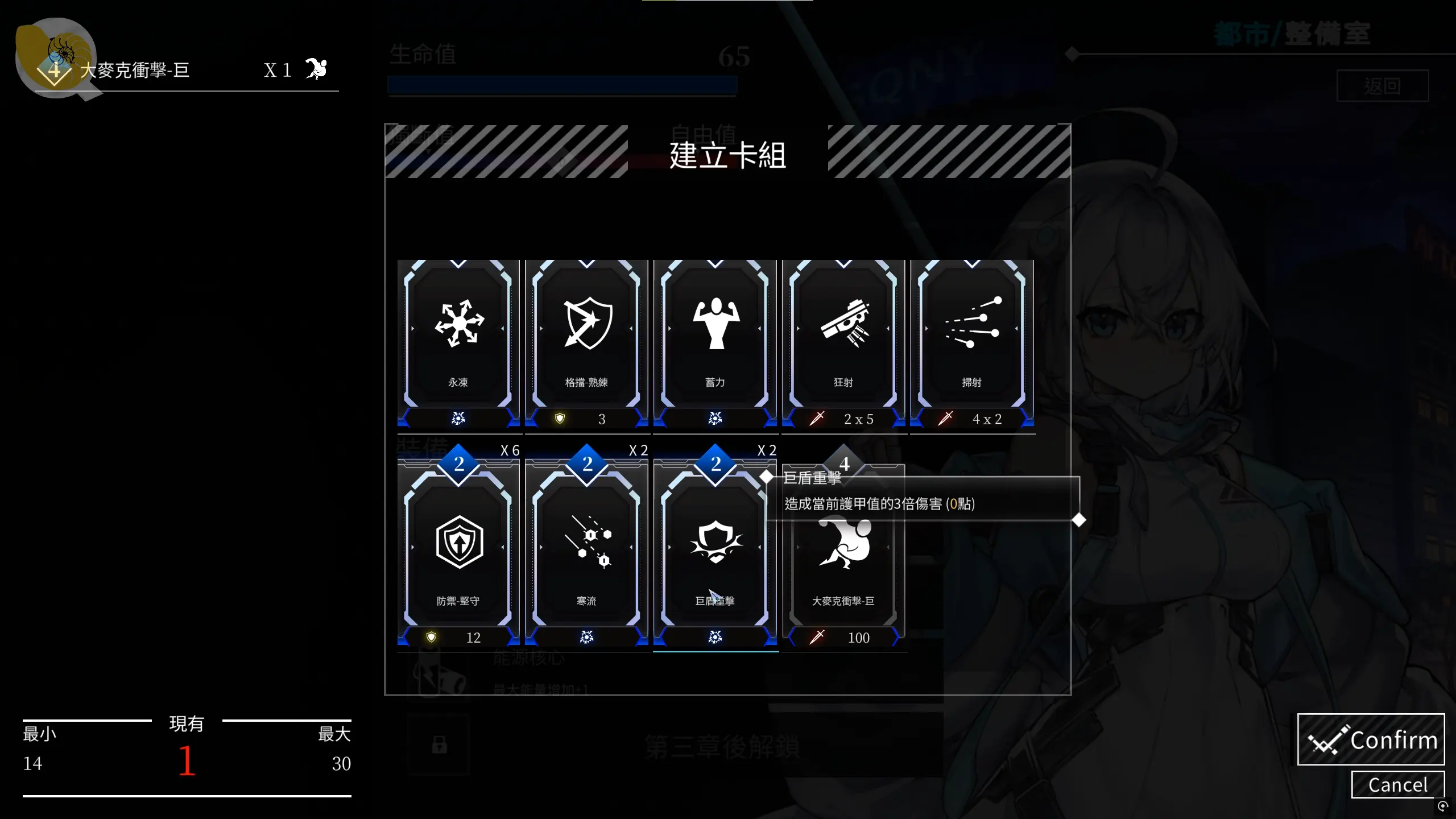Confirm the deck build

(x=1371, y=739)
